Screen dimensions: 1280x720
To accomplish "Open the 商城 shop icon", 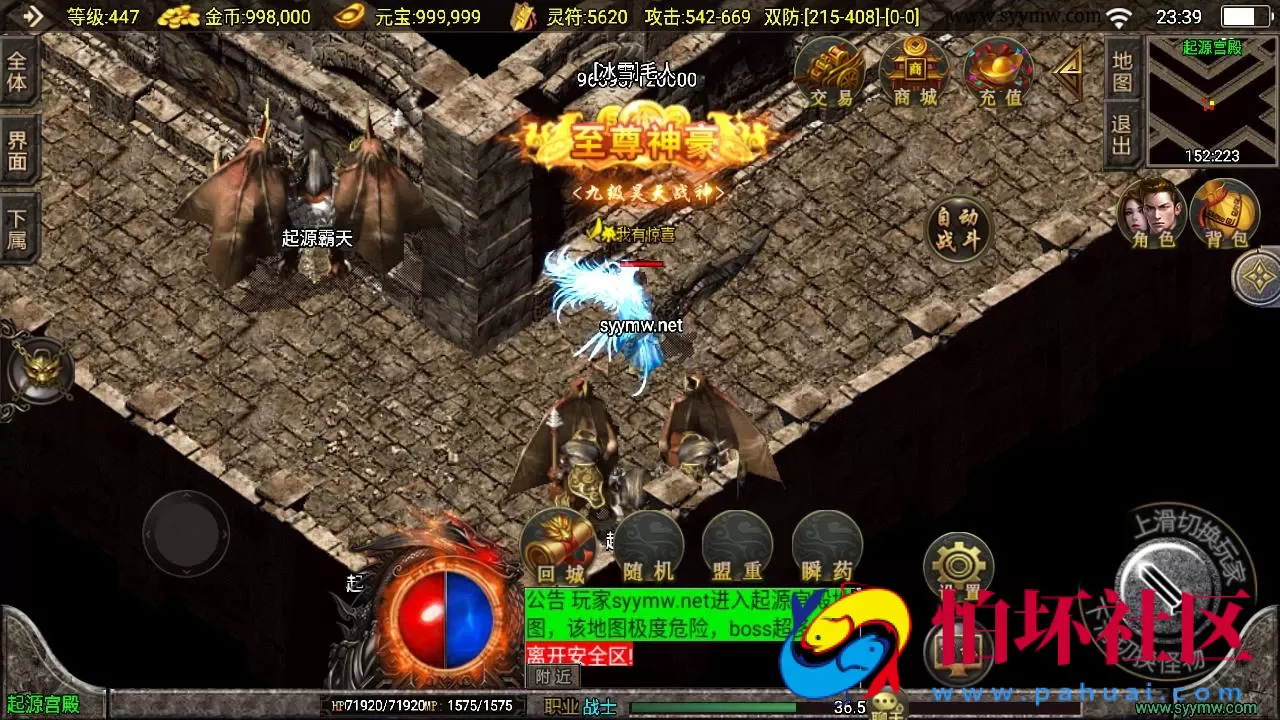I will 913,72.
